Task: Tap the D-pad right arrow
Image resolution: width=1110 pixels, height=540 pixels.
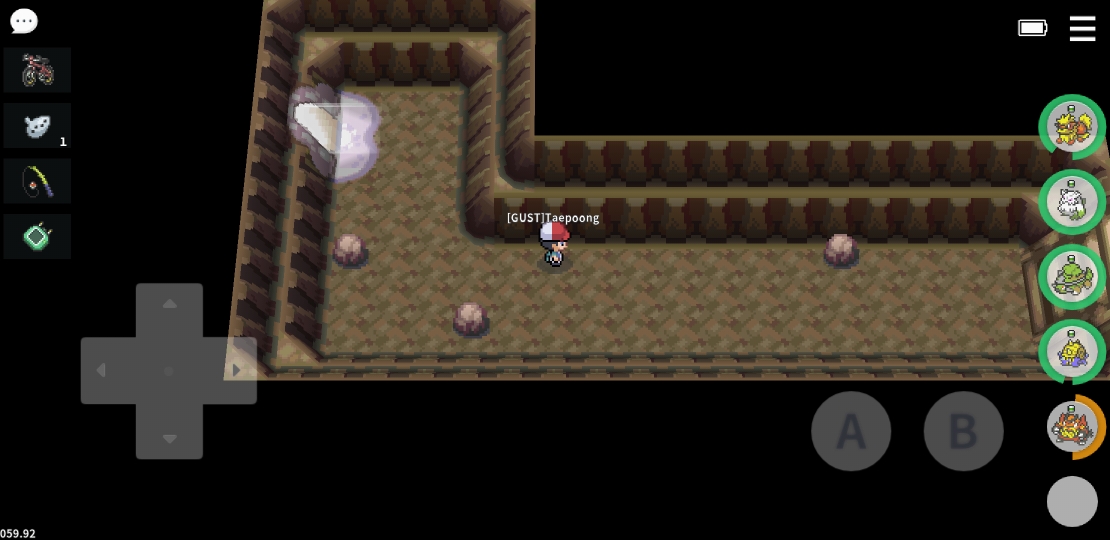Action: point(236,371)
